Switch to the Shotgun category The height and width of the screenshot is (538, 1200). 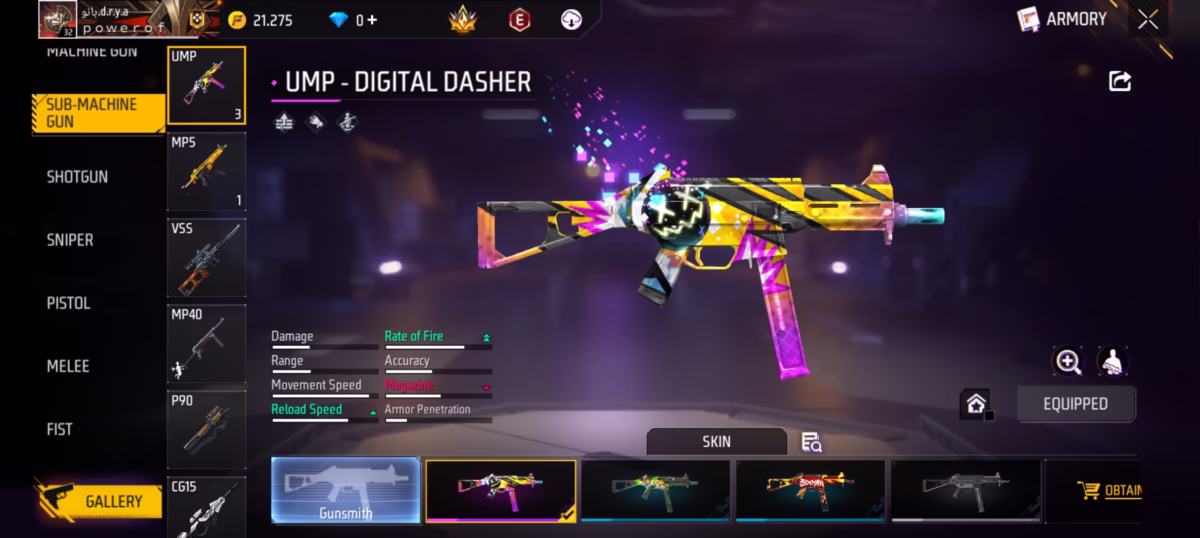pos(77,177)
